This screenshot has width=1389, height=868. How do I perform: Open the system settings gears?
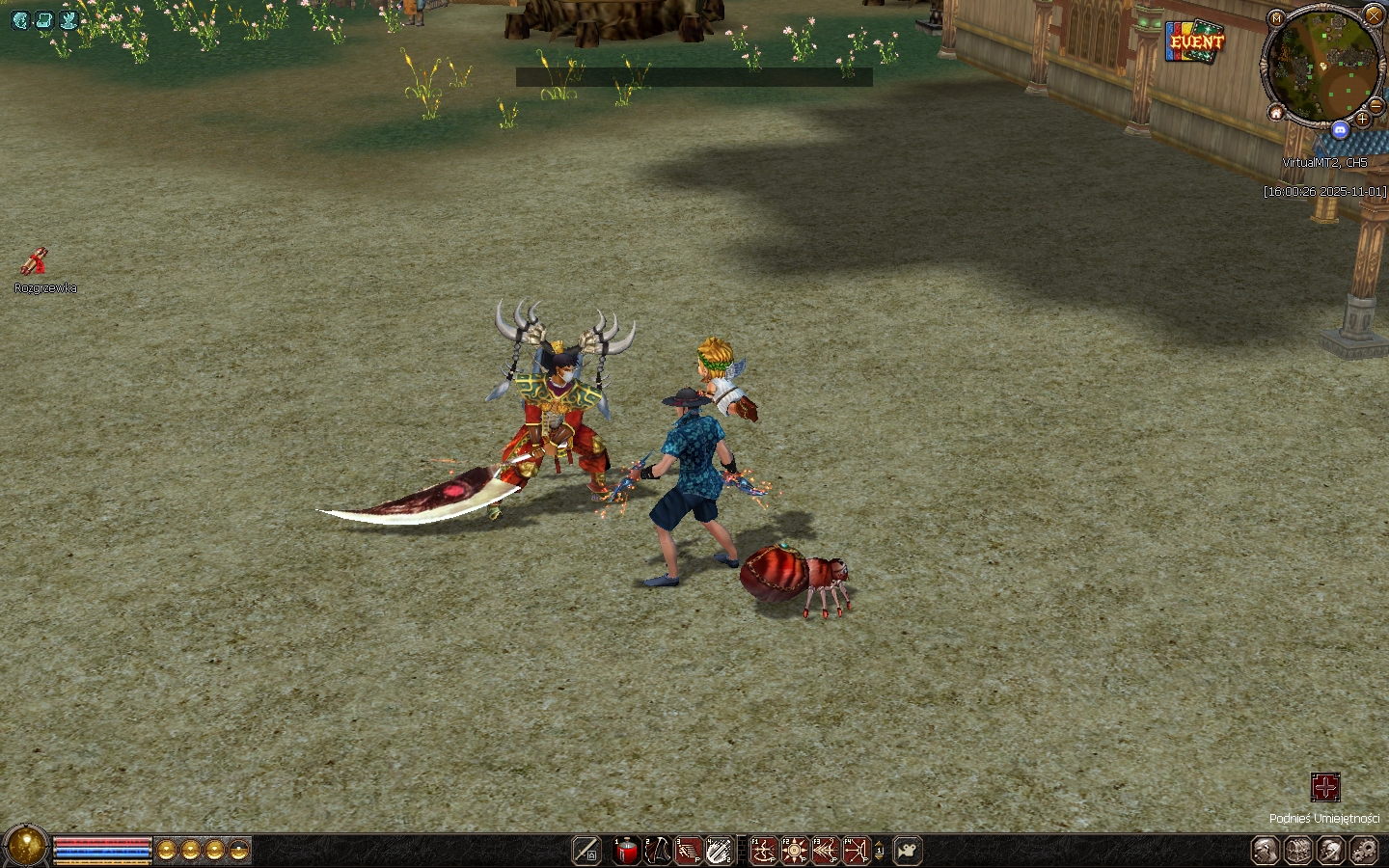pos(1364,851)
